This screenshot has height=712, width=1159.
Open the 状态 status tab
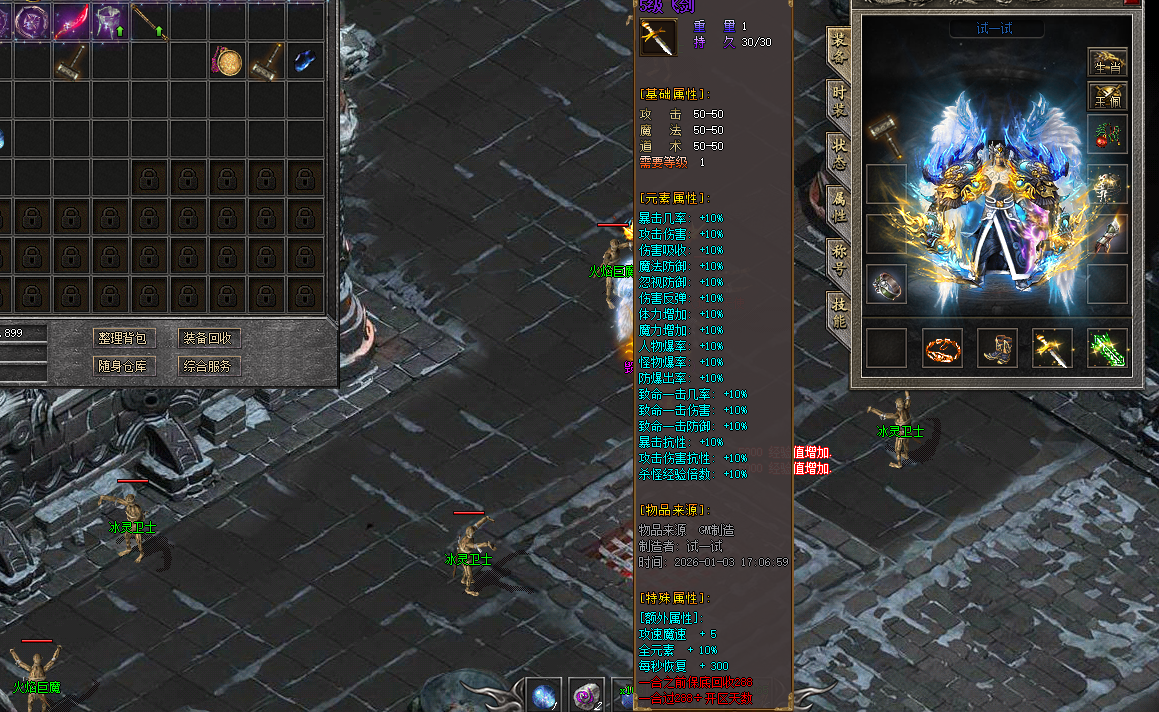pyautogui.click(x=839, y=154)
